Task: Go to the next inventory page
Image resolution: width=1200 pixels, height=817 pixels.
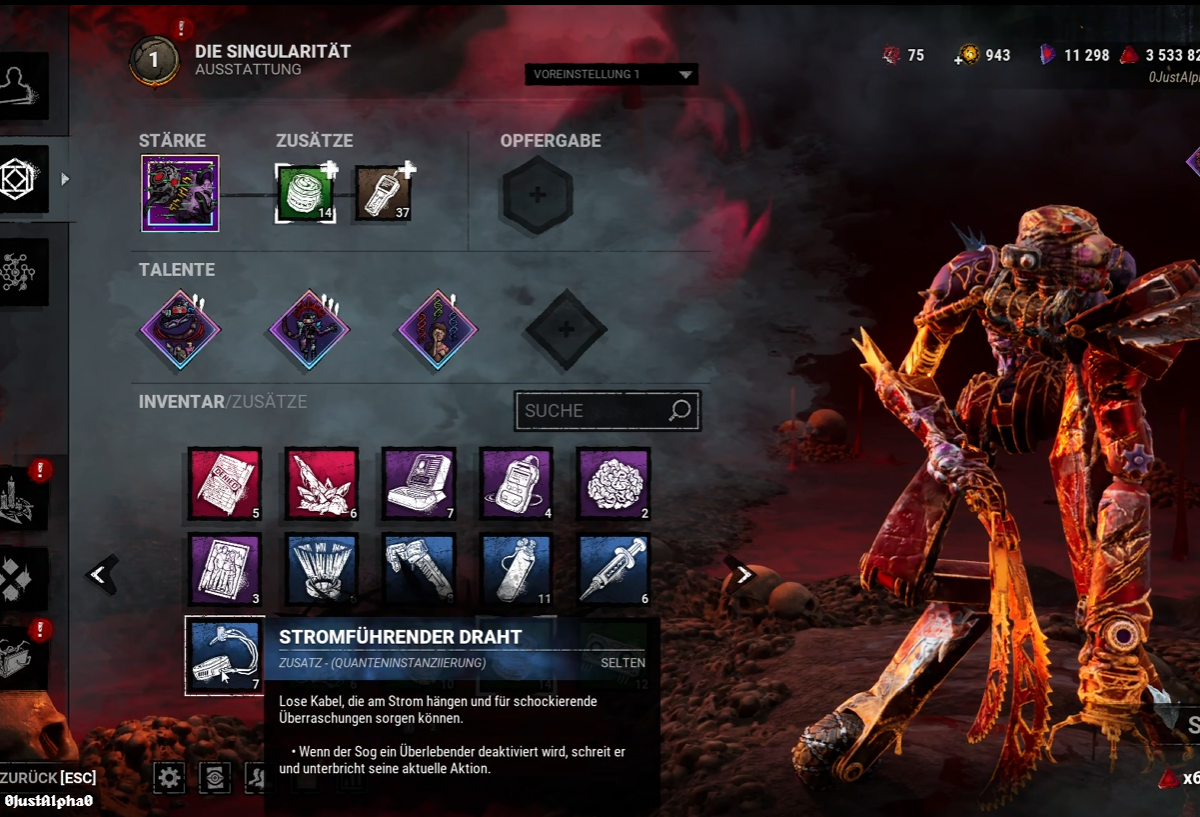Action: tap(743, 574)
